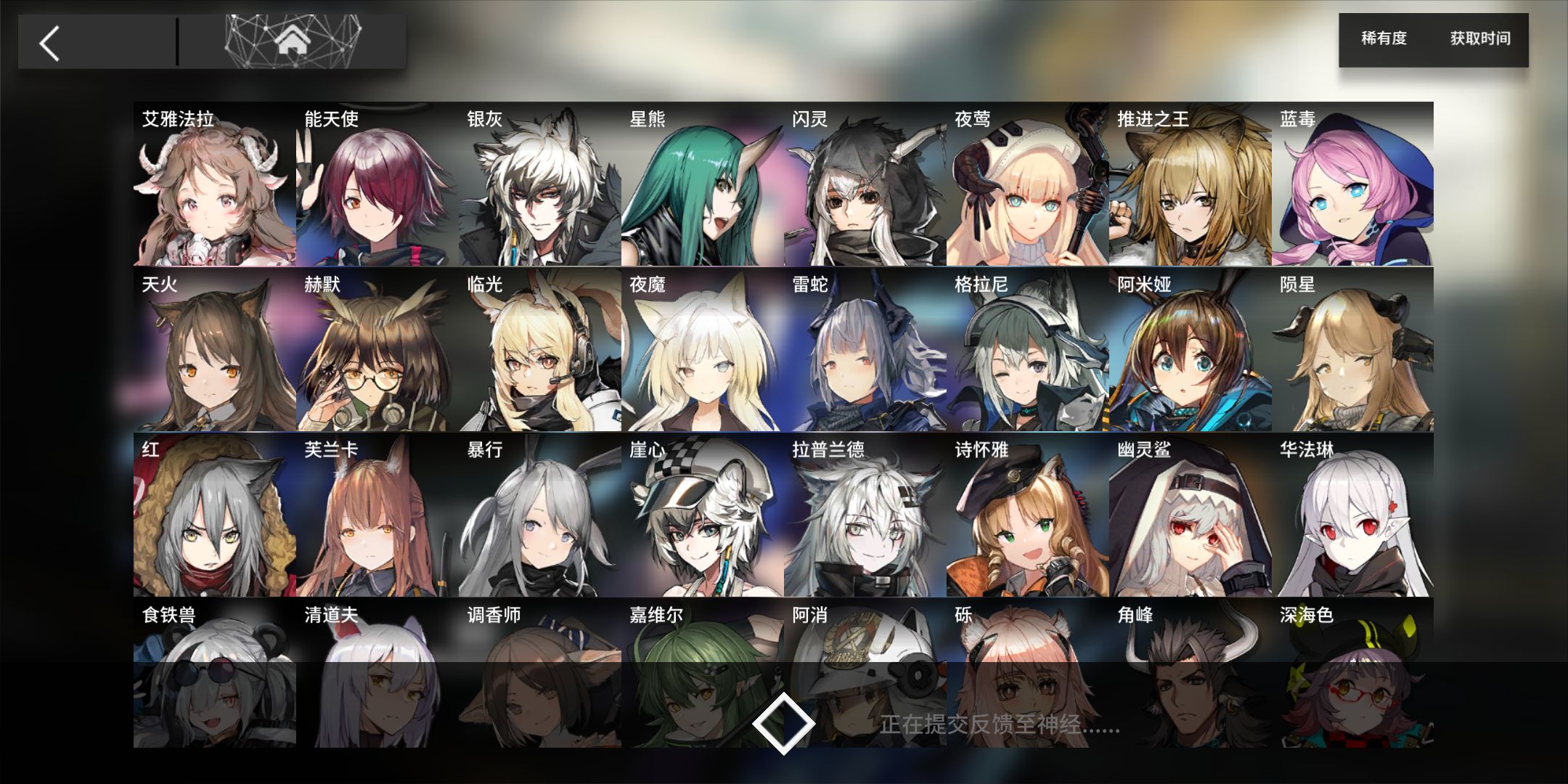Return to the home screen

point(293,42)
